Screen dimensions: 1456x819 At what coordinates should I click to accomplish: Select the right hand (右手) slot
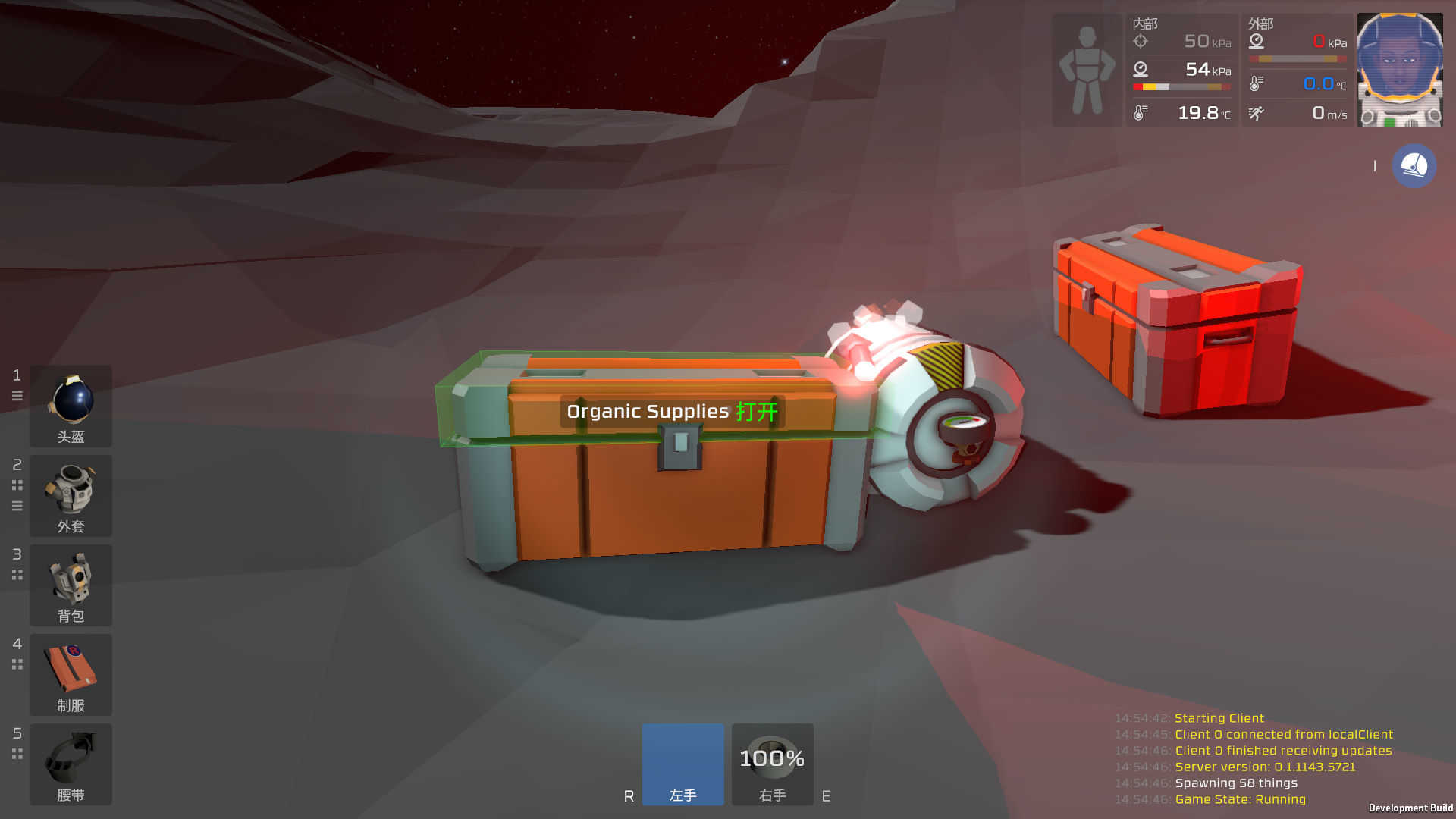[772, 764]
